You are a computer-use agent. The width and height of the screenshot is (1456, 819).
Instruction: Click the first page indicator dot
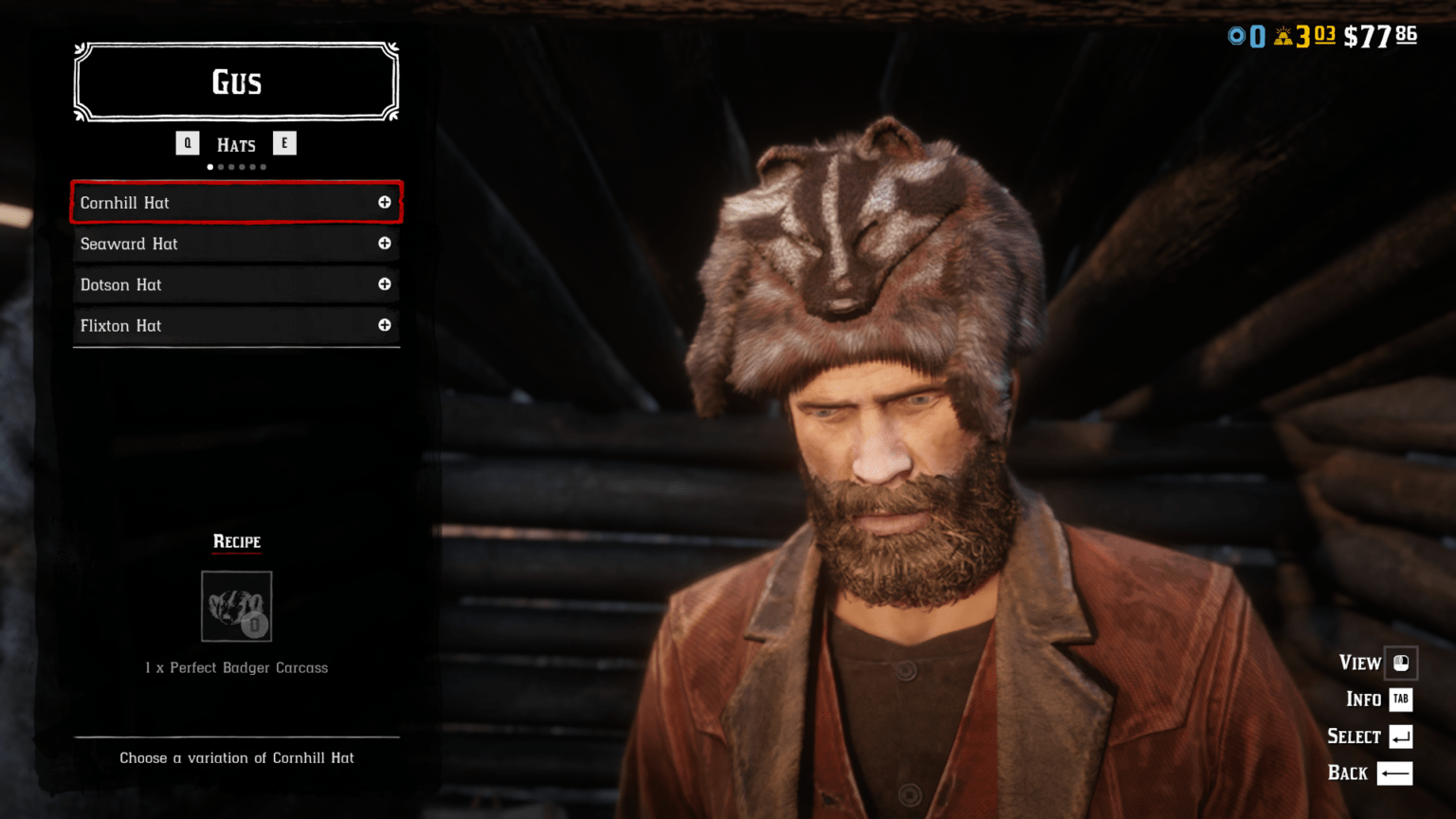point(209,166)
